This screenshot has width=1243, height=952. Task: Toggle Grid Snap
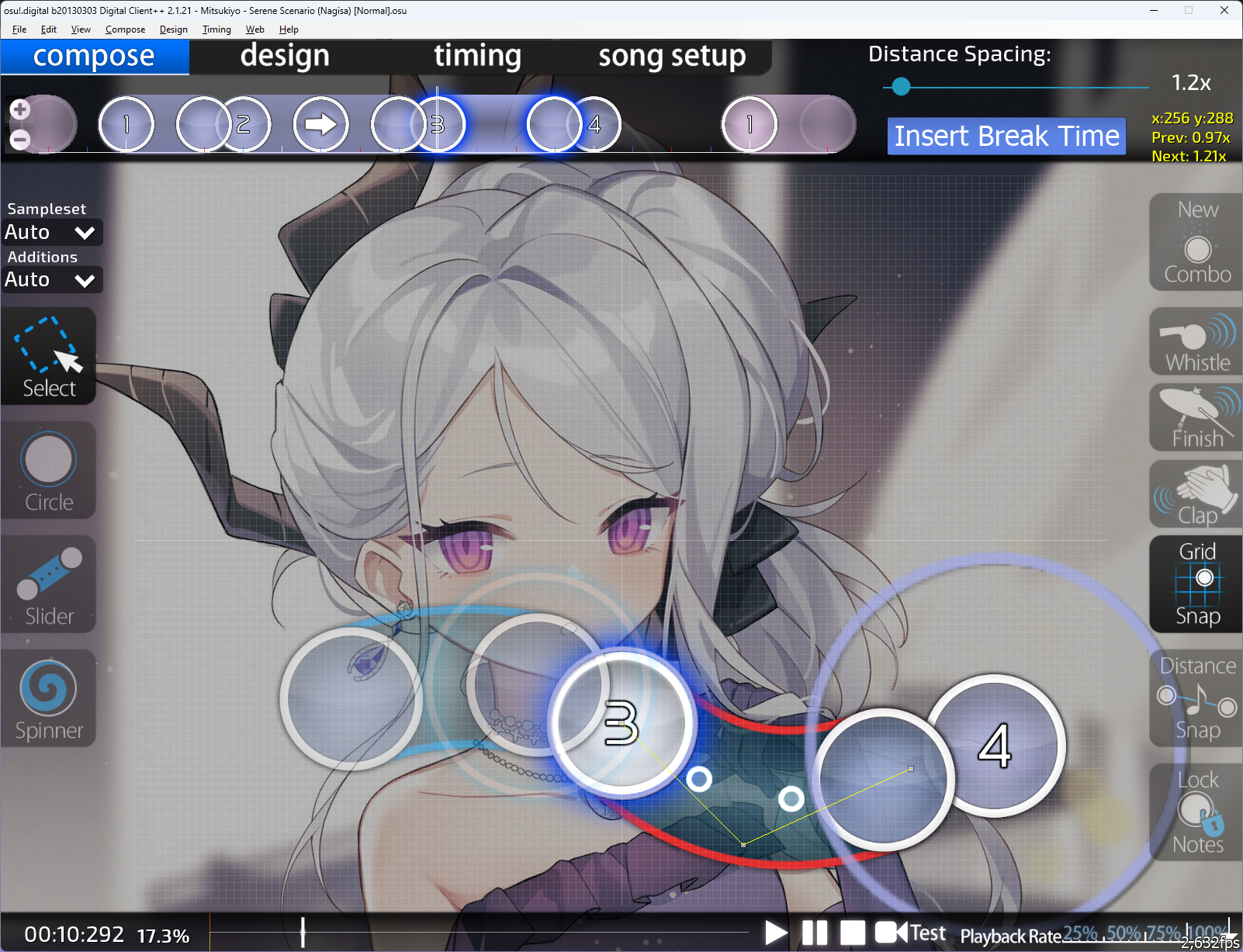tap(1196, 584)
